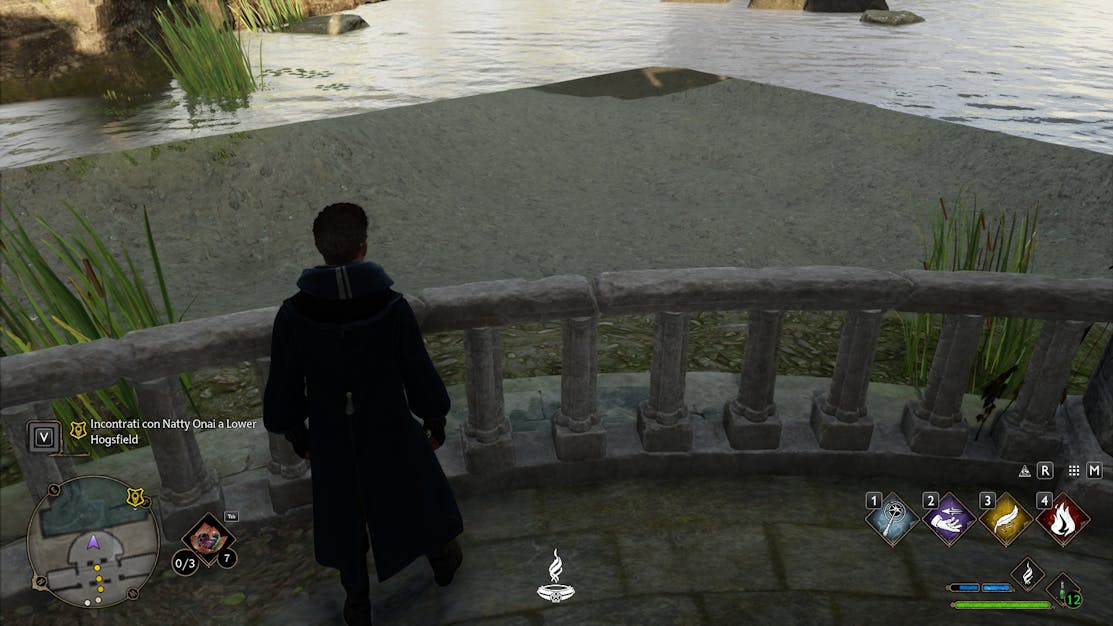Screen dimensions: 1113x626
Task: Open the tool wheel item slot
Action: 208,538
